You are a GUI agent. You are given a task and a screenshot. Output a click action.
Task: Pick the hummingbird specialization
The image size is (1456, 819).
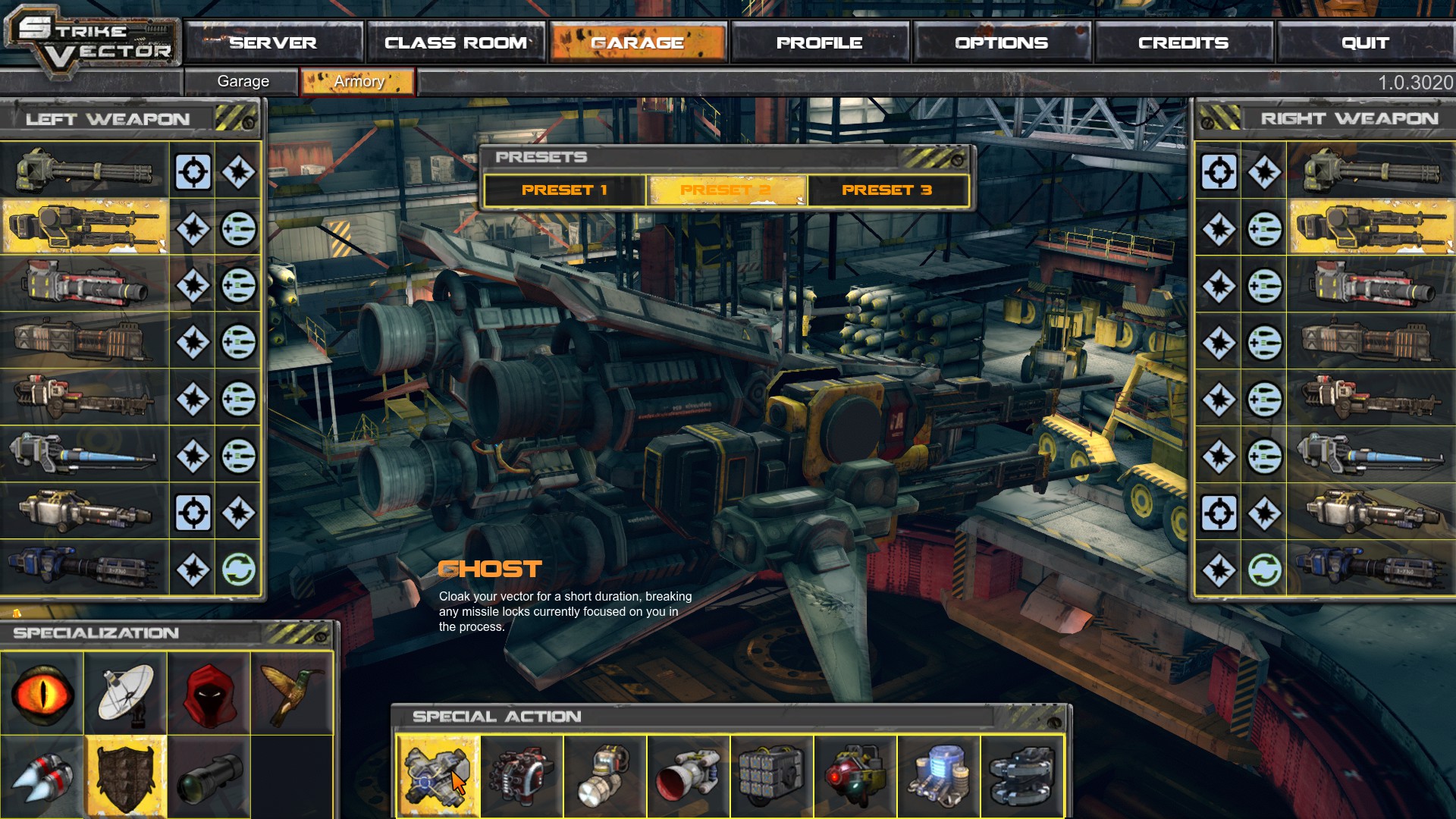point(293,694)
